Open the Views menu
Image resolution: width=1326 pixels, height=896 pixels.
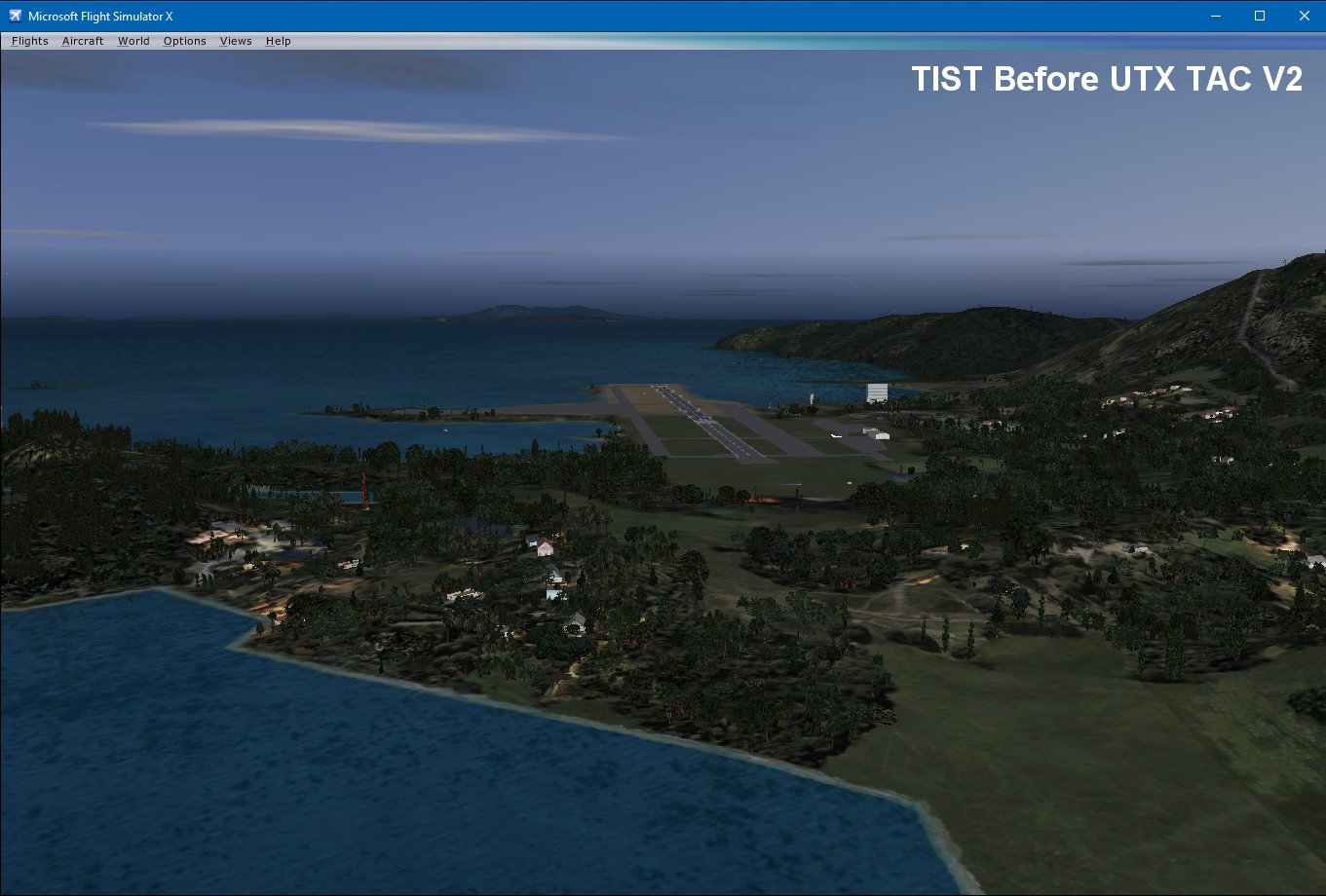(235, 41)
